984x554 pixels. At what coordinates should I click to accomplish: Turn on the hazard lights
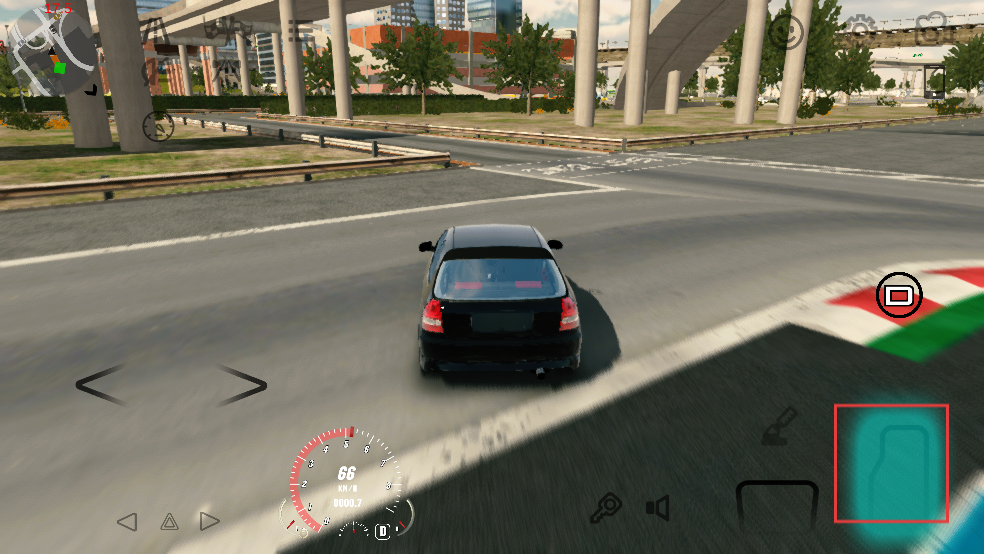pos(169,521)
